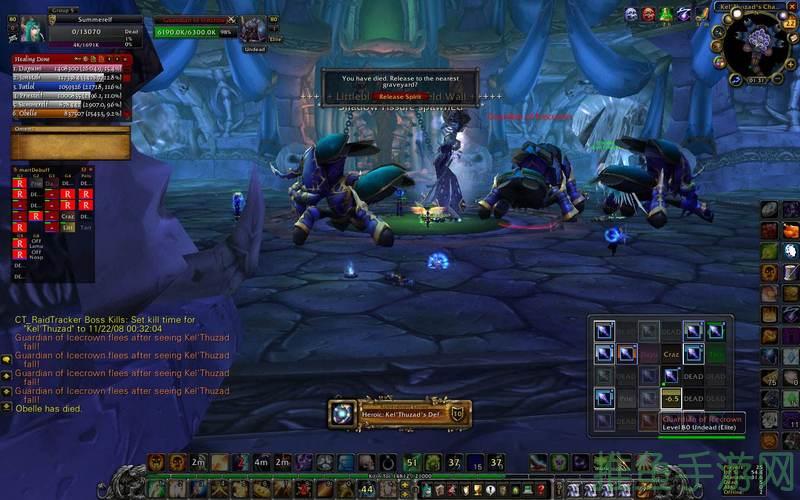Close the minimap with the X button

(x=790, y=8)
